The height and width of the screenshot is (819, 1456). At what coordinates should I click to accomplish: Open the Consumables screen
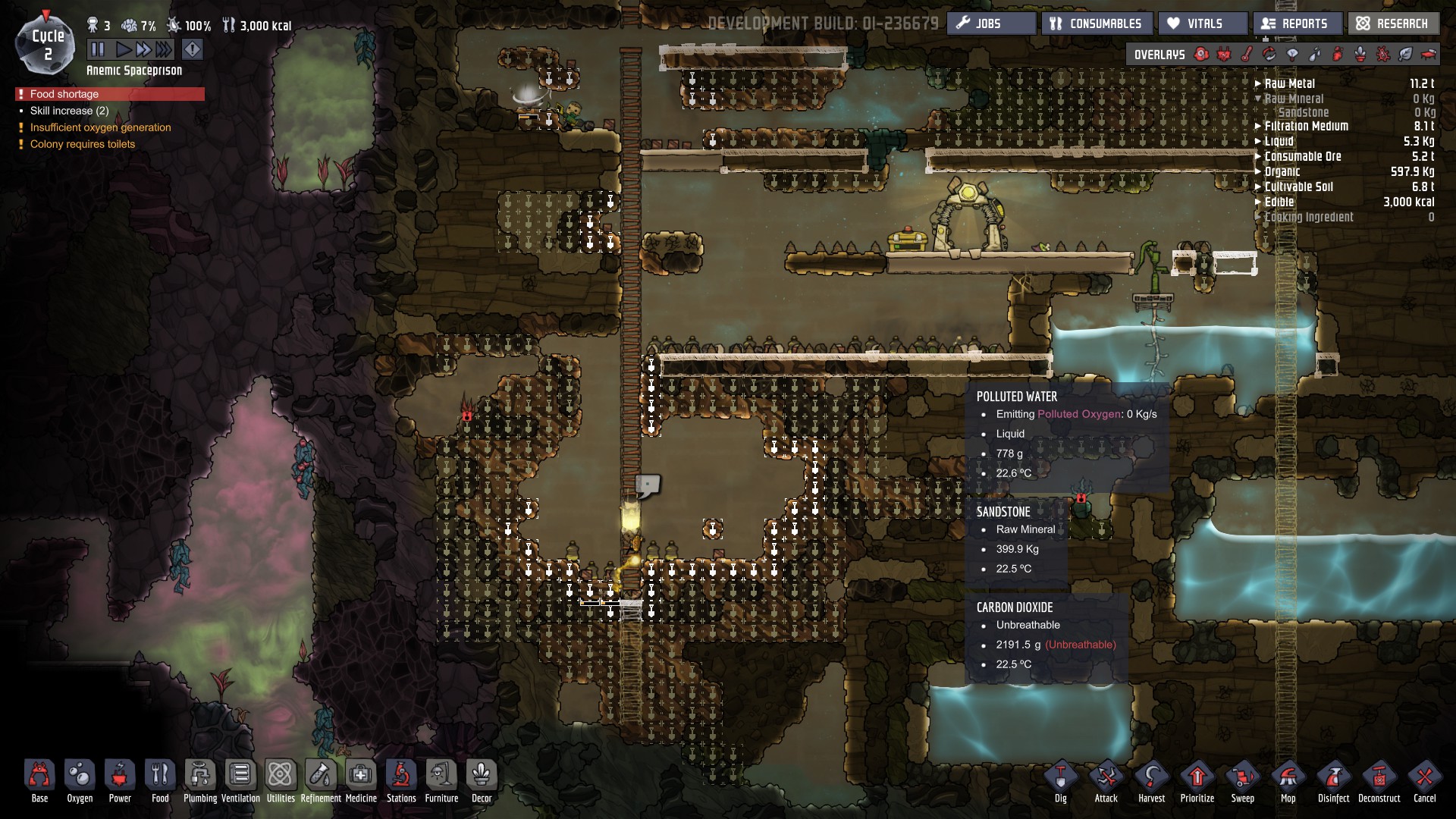[1097, 24]
